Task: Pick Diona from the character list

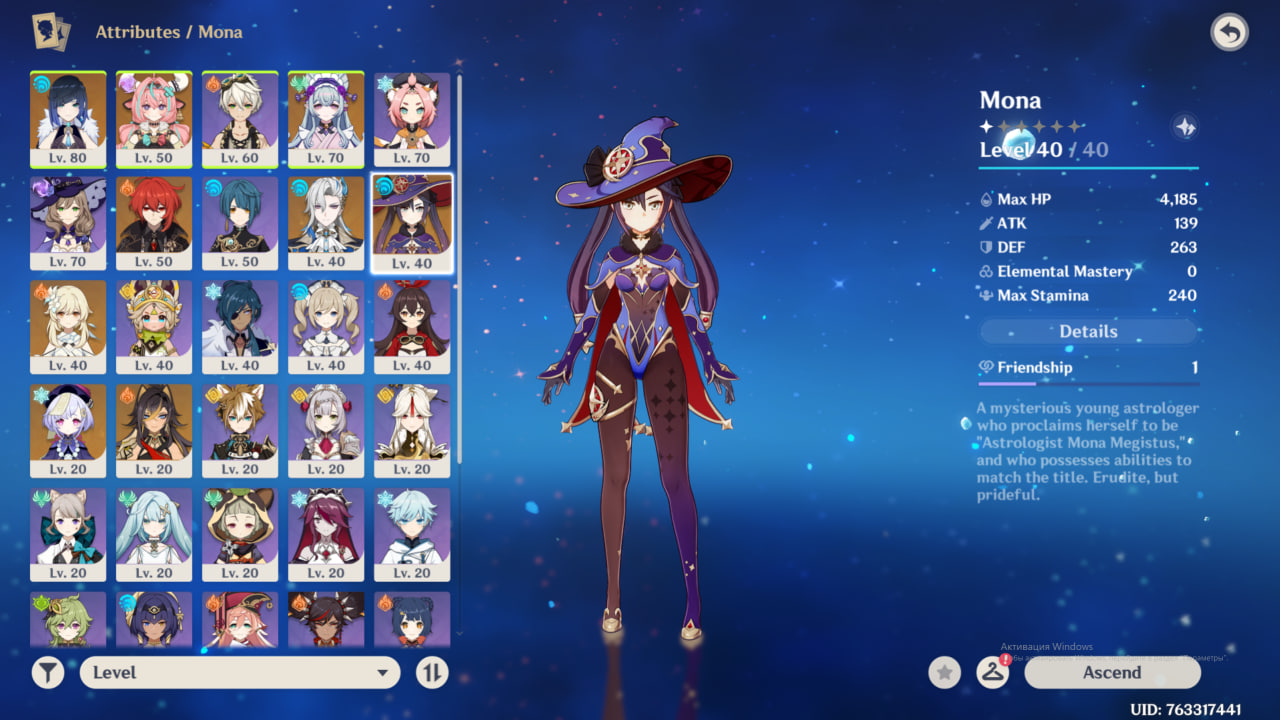Action: point(412,119)
